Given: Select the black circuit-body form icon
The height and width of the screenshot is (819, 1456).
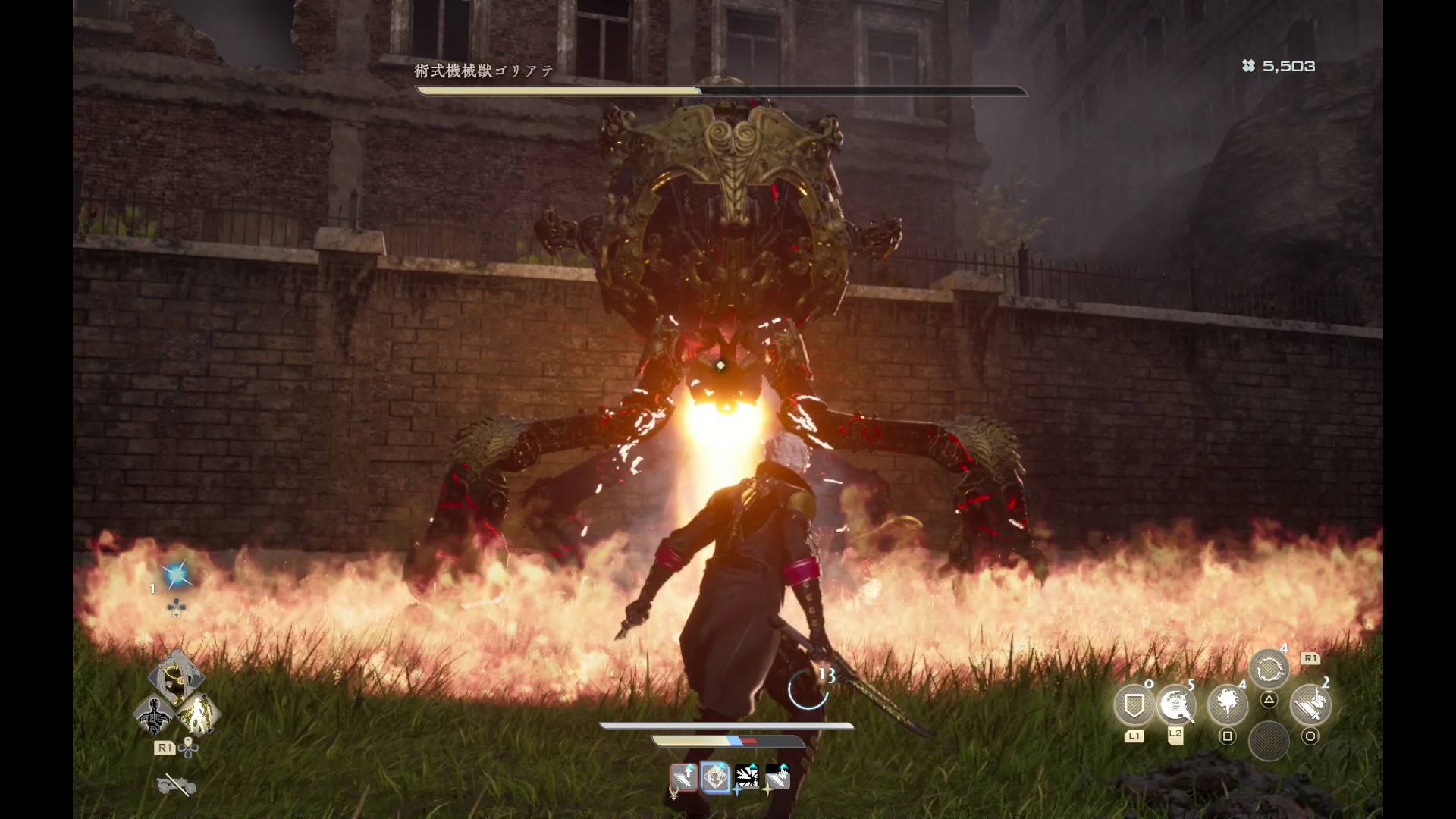Looking at the screenshot, I should 155,714.
